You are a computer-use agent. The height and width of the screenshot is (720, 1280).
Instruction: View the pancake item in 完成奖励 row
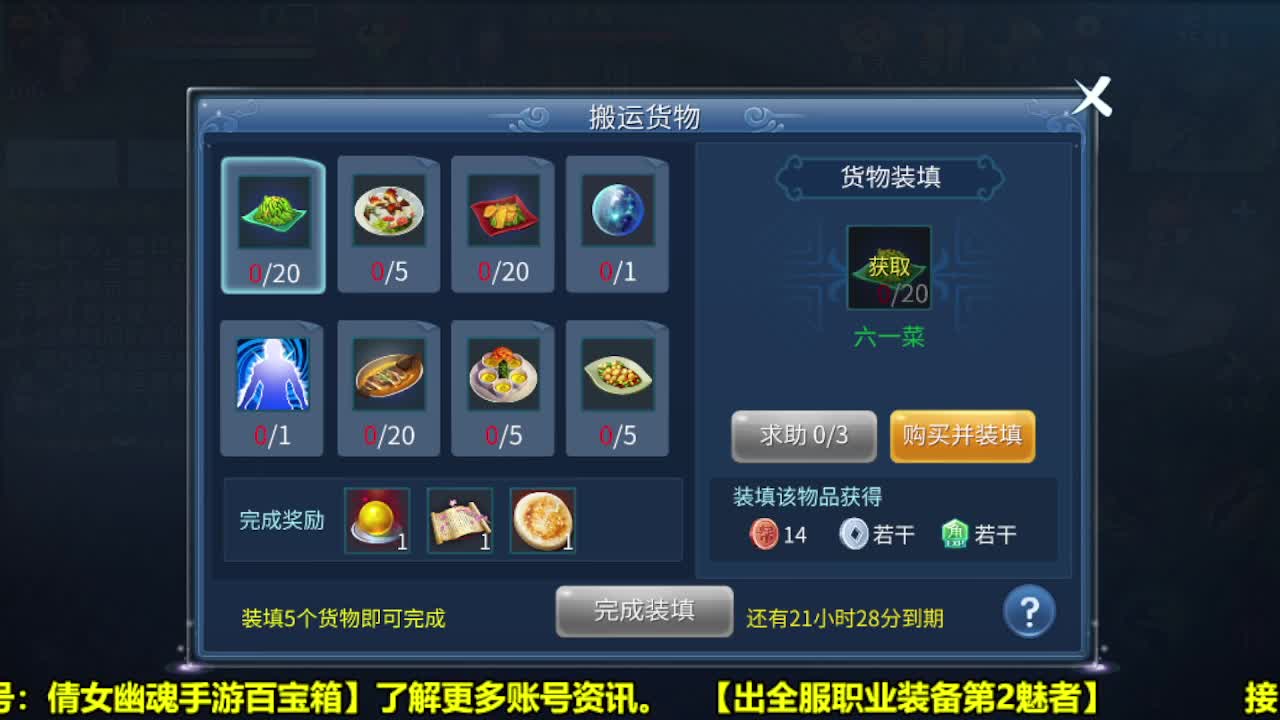click(542, 520)
